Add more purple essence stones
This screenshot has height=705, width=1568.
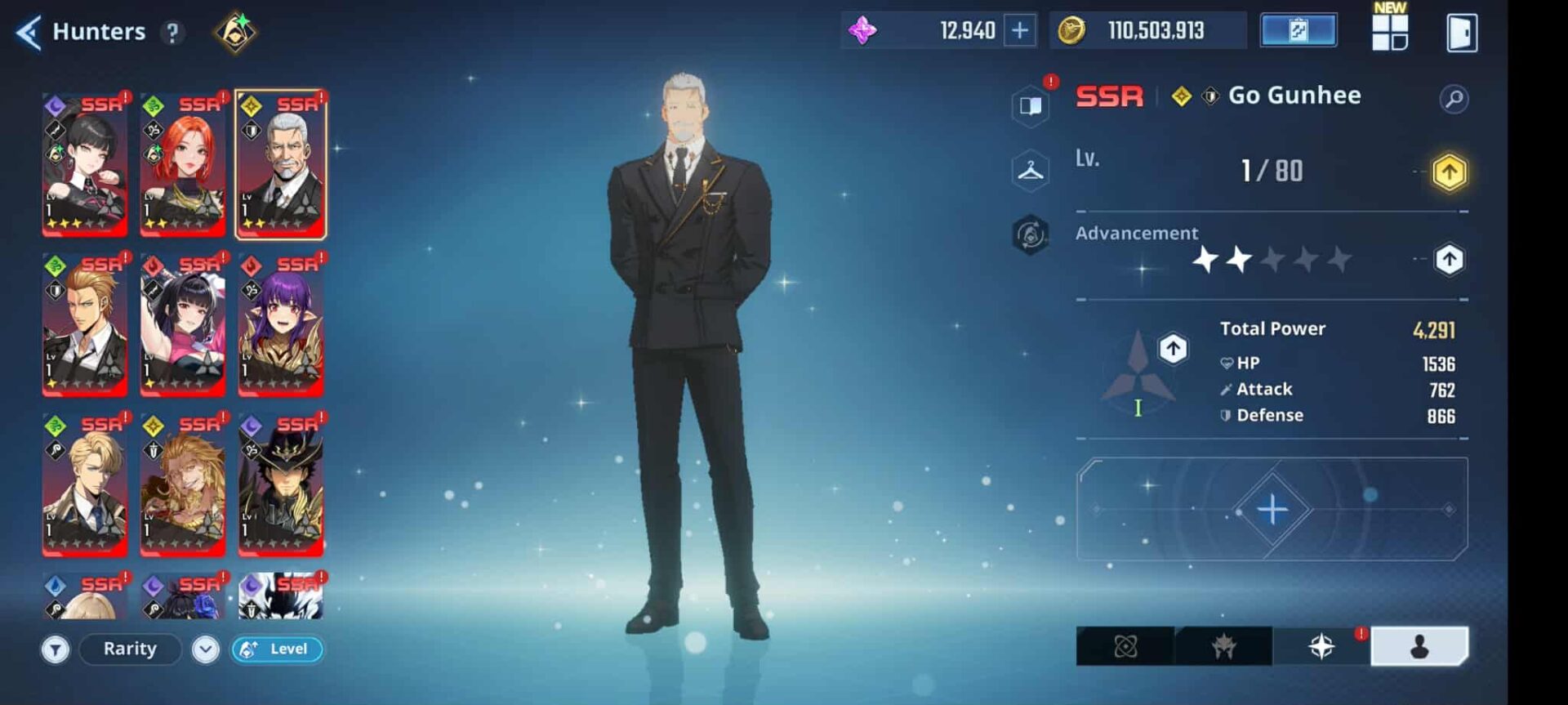click(x=1020, y=31)
